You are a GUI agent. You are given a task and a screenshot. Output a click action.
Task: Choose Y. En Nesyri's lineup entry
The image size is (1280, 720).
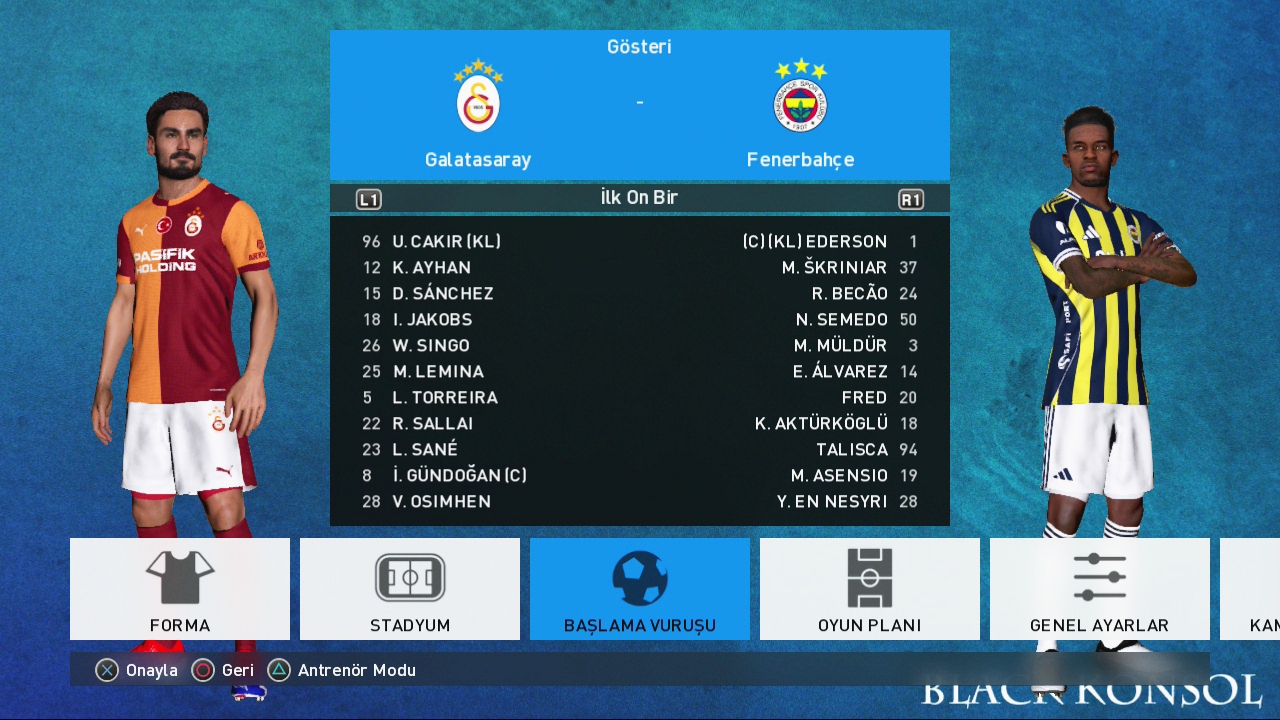[x=832, y=501]
